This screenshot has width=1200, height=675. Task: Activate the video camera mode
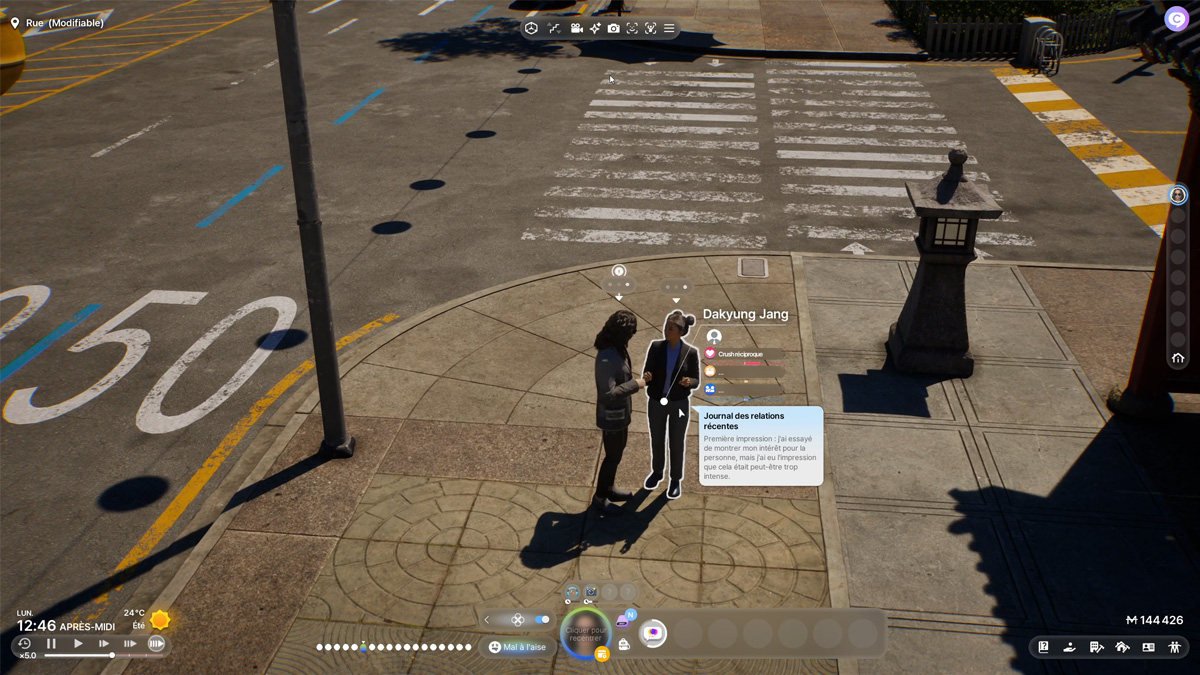tap(577, 28)
